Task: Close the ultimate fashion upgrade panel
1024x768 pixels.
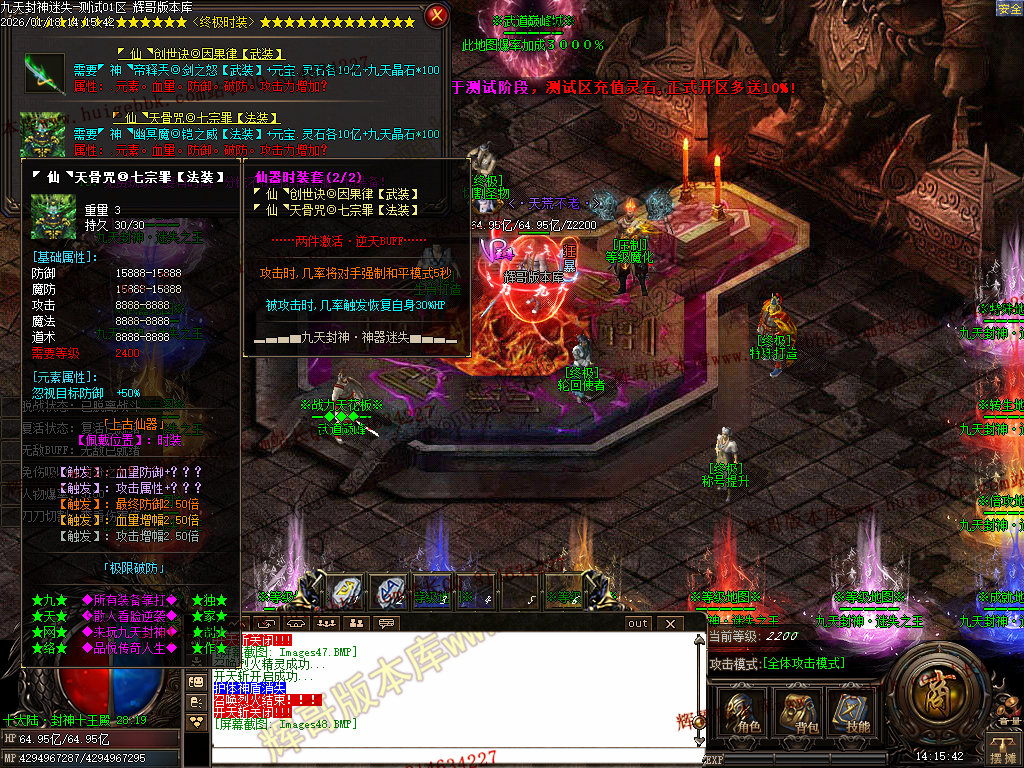Action: click(x=436, y=15)
